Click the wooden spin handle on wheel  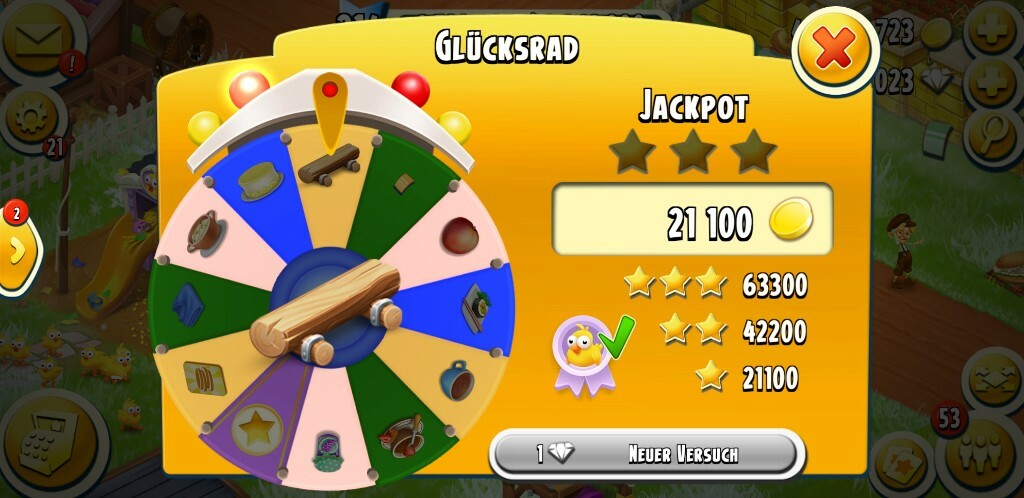(x=327, y=312)
